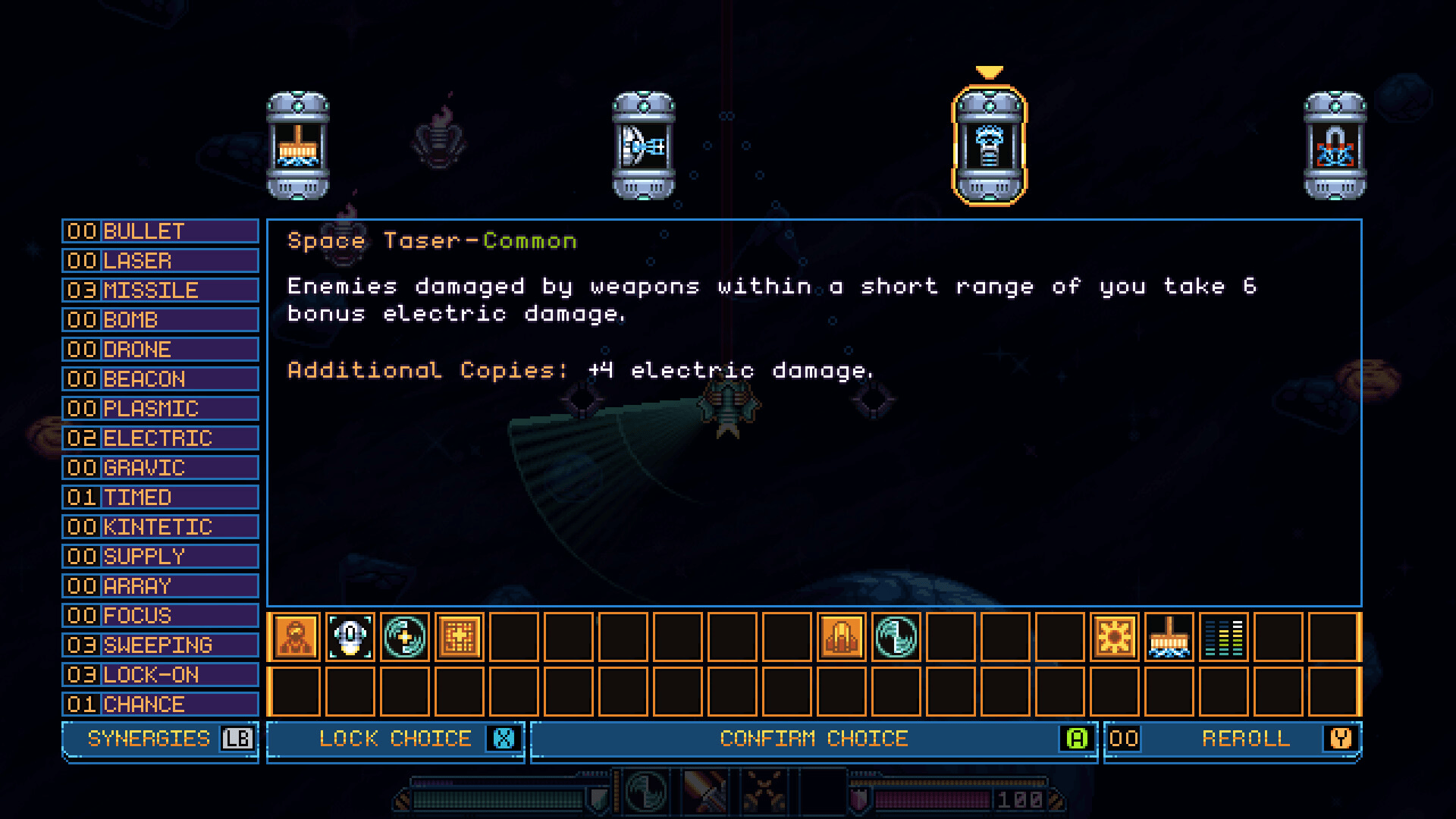Select the Missile synergy row
The image size is (1456, 819).
click(160, 290)
